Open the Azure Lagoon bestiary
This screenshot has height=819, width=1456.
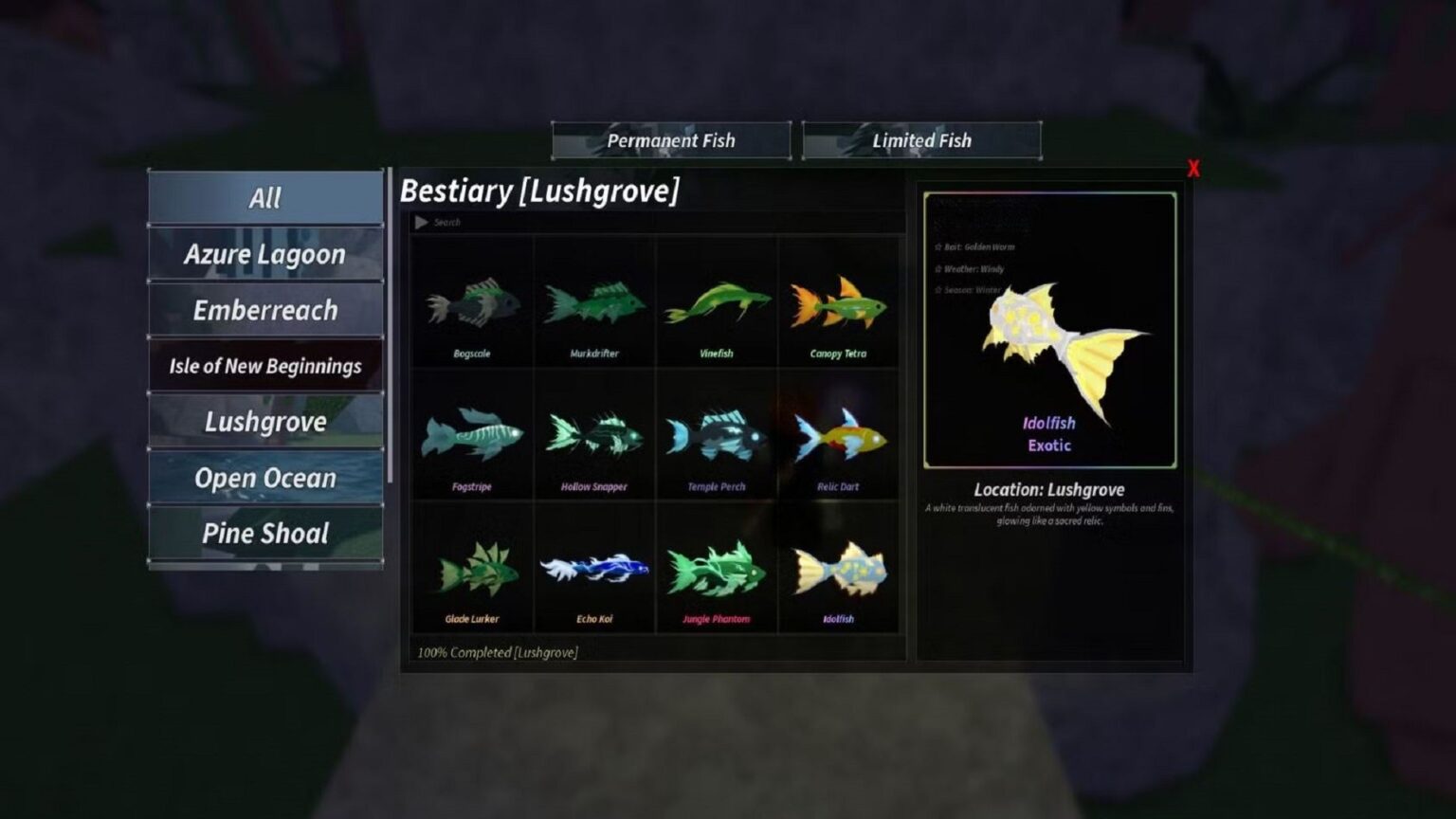pyautogui.click(x=266, y=253)
